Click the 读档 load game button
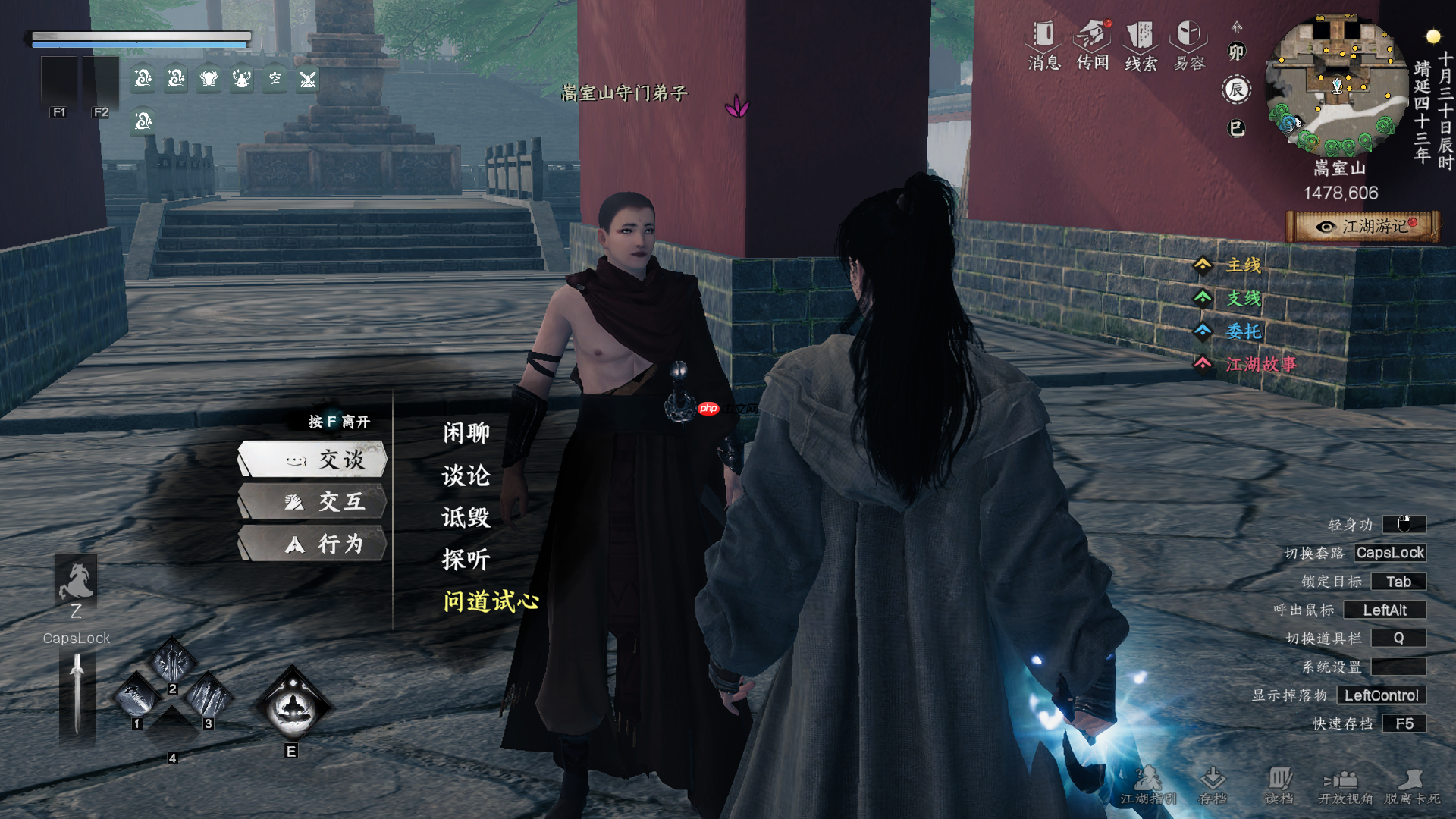 pyautogui.click(x=1279, y=785)
